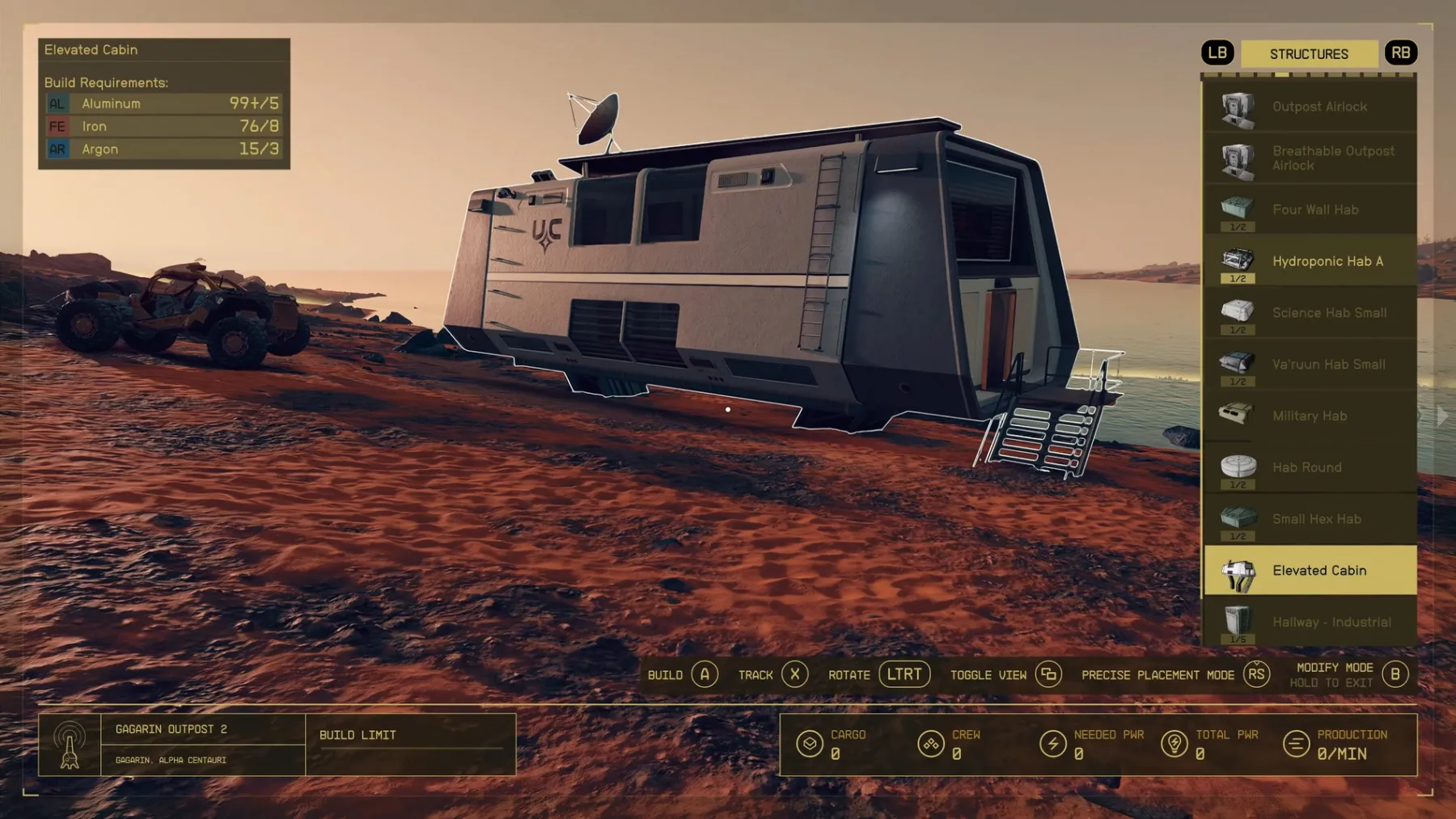This screenshot has height=819, width=1456.
Task: Pick the Four Wall Hab structure
Action: 1310,210
